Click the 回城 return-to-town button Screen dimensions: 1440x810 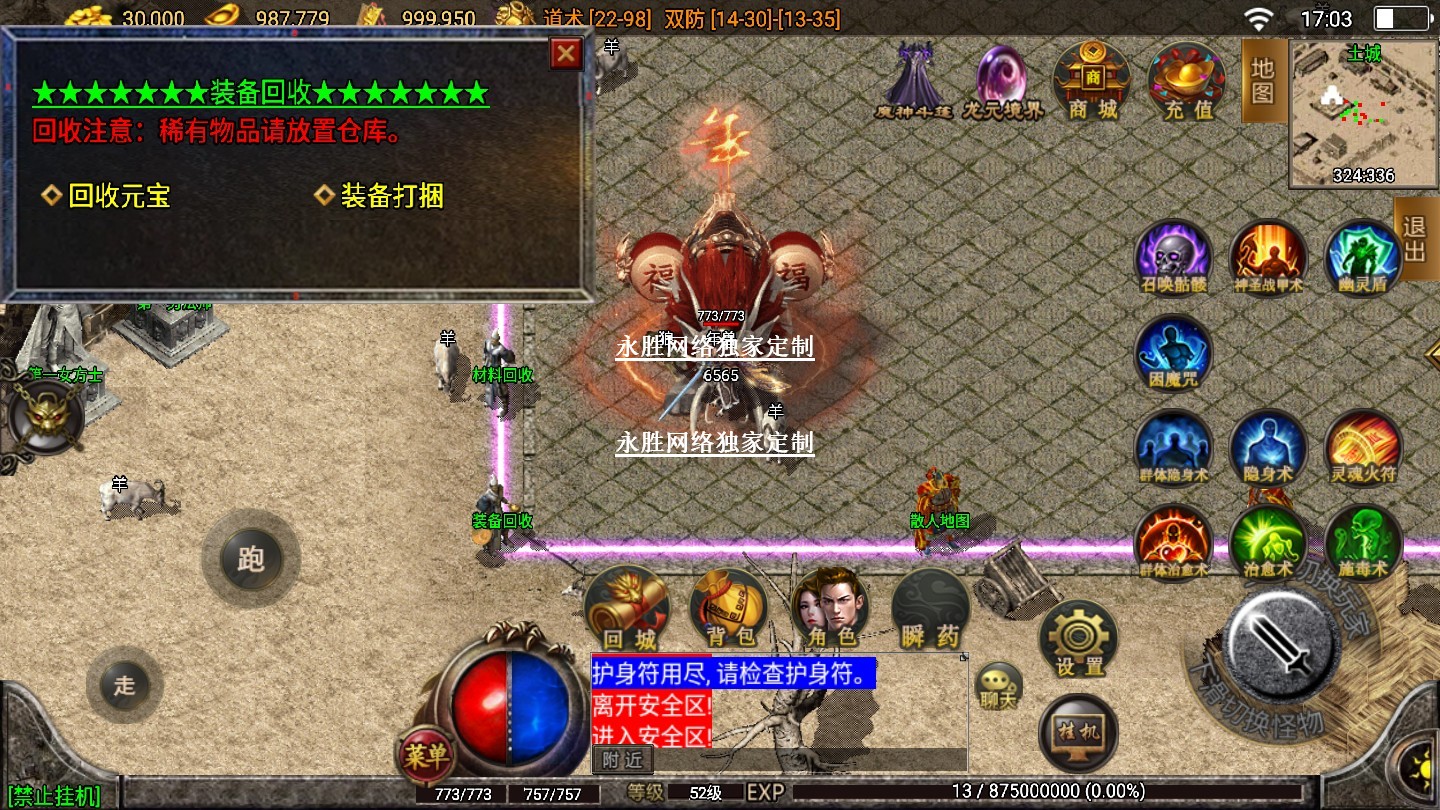click(626, 608)
